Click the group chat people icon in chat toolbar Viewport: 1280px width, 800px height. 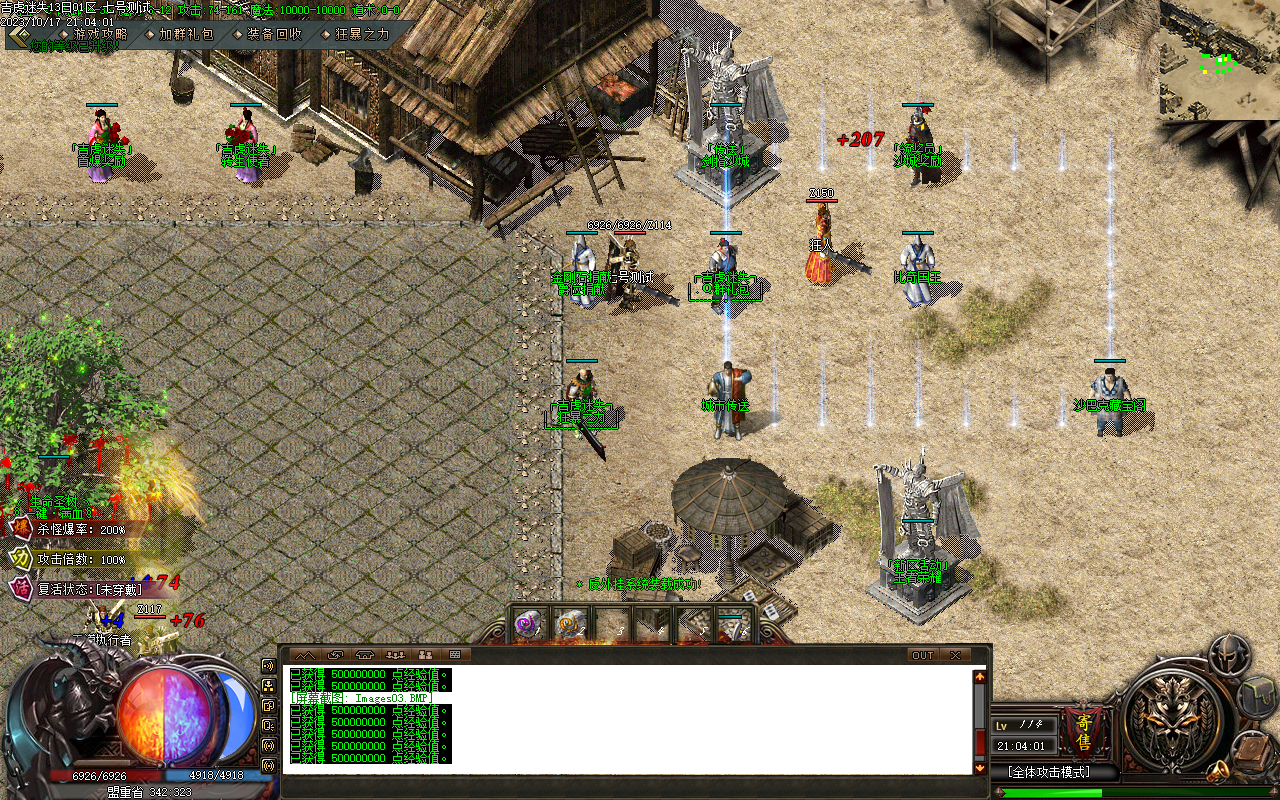tap(395, 654)
